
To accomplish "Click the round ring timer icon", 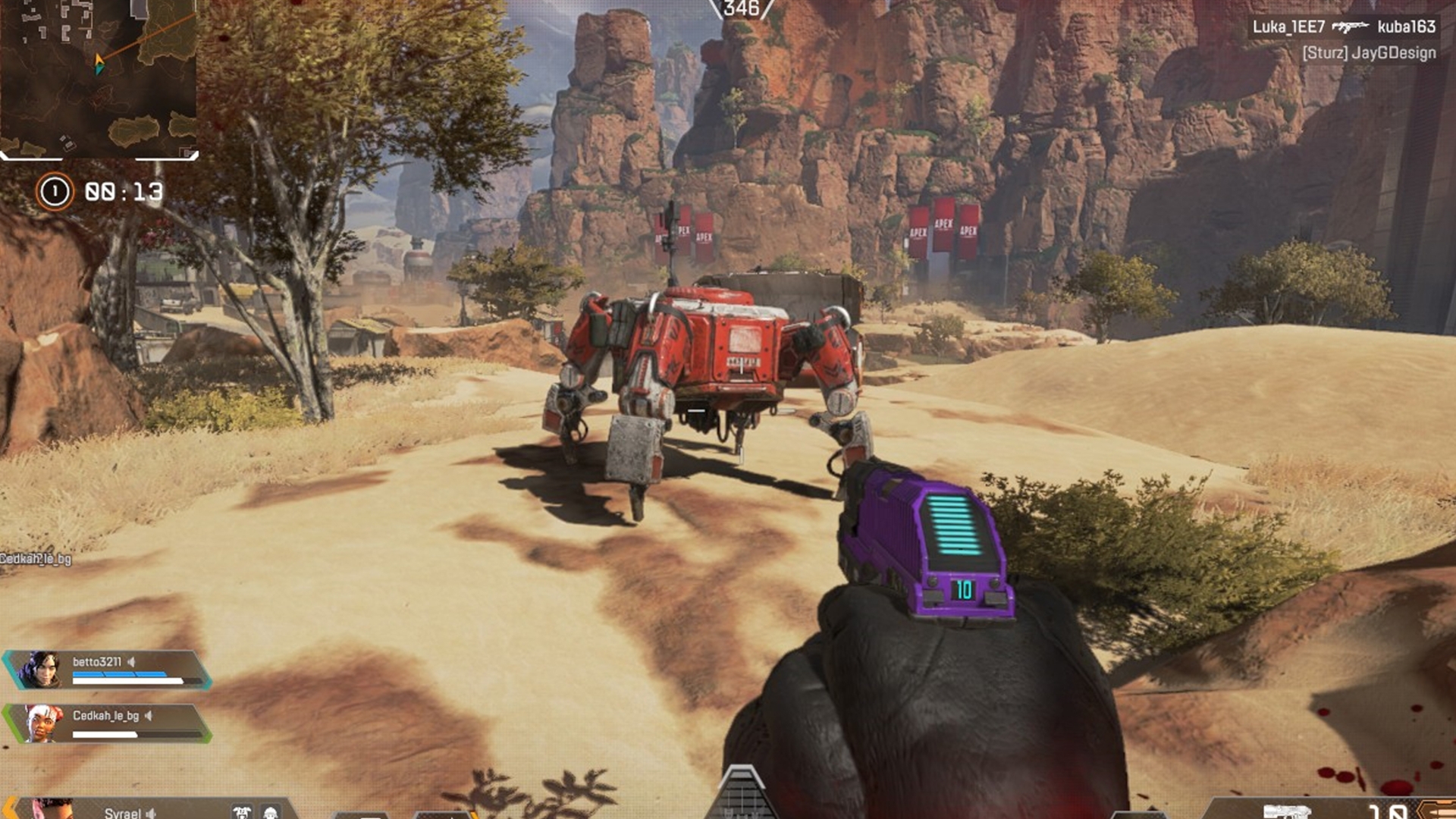I will point(55,192).
